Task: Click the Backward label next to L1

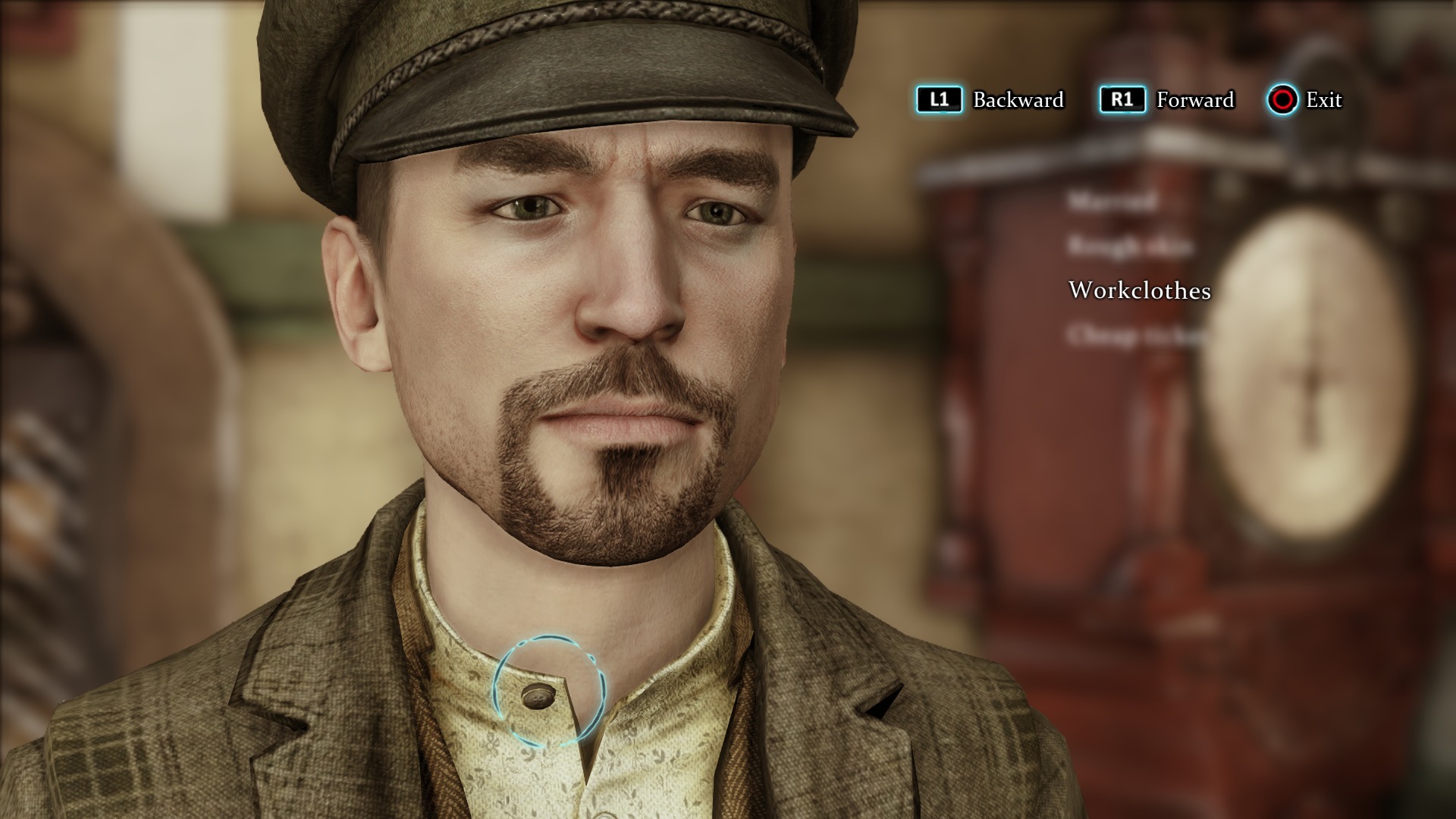Action: point(1017,99)
